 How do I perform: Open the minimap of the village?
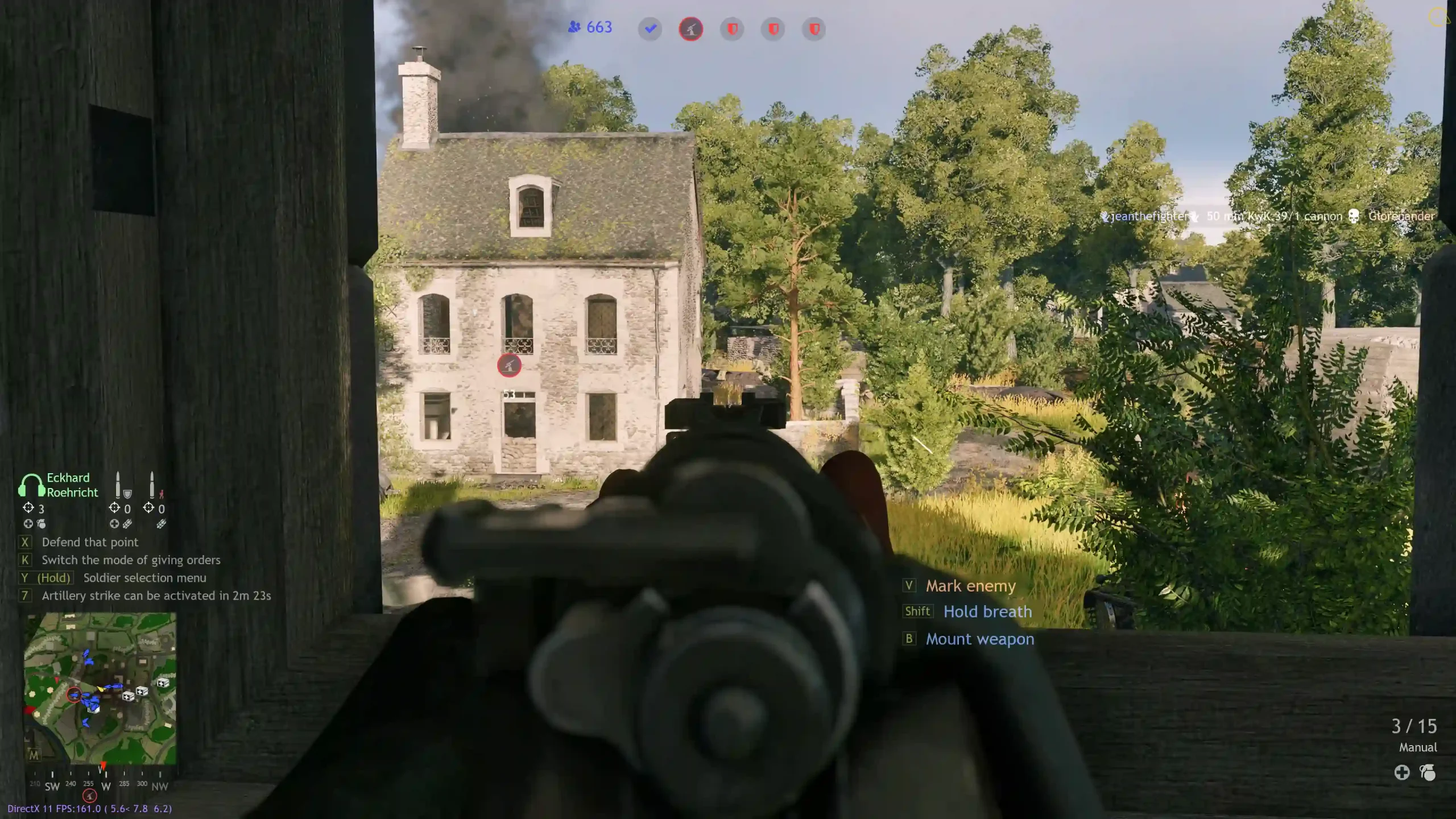(x=100, y=688)
